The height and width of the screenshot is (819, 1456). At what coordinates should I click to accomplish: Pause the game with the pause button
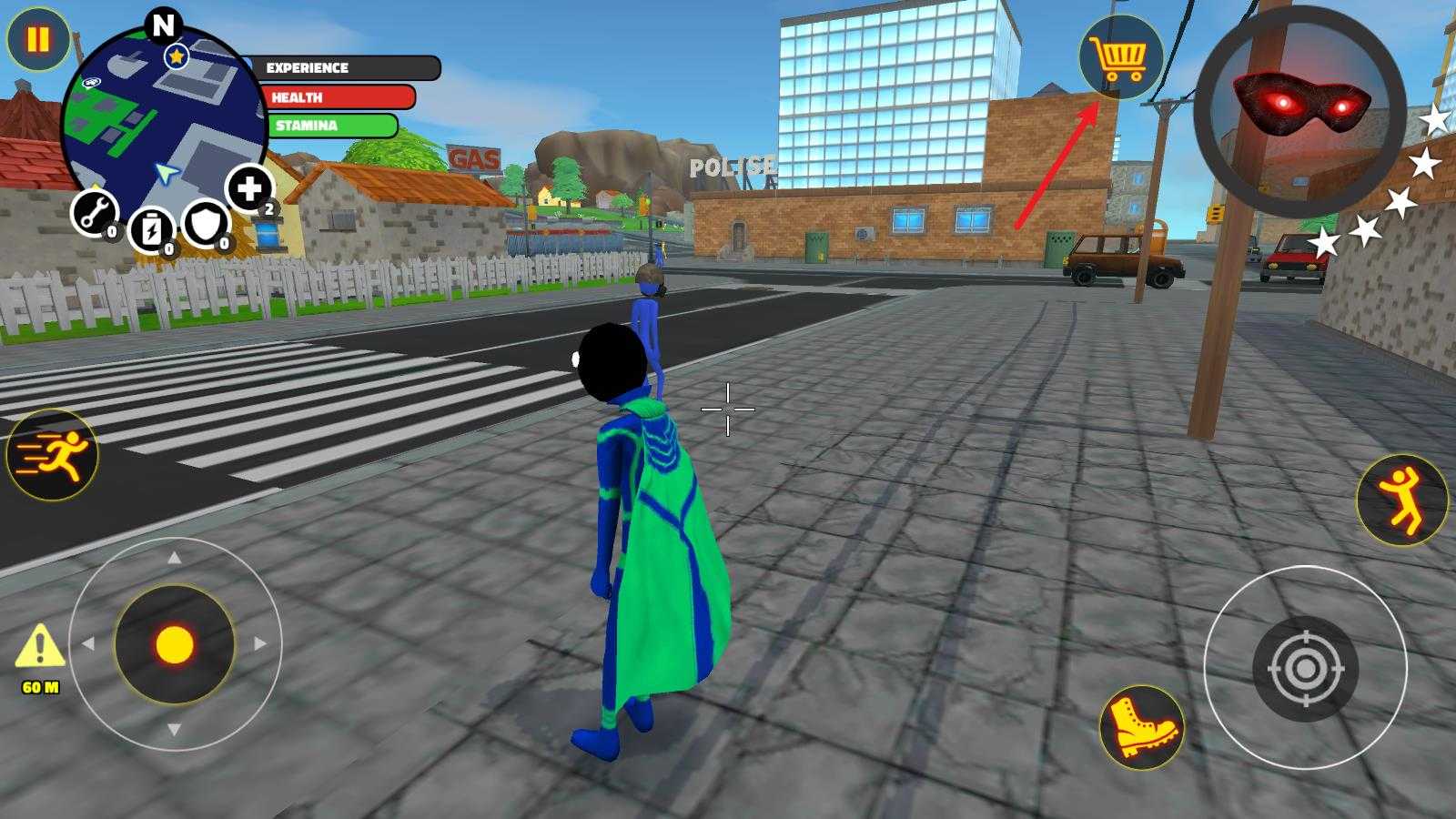pyautogui.click(x=38, y=40)
